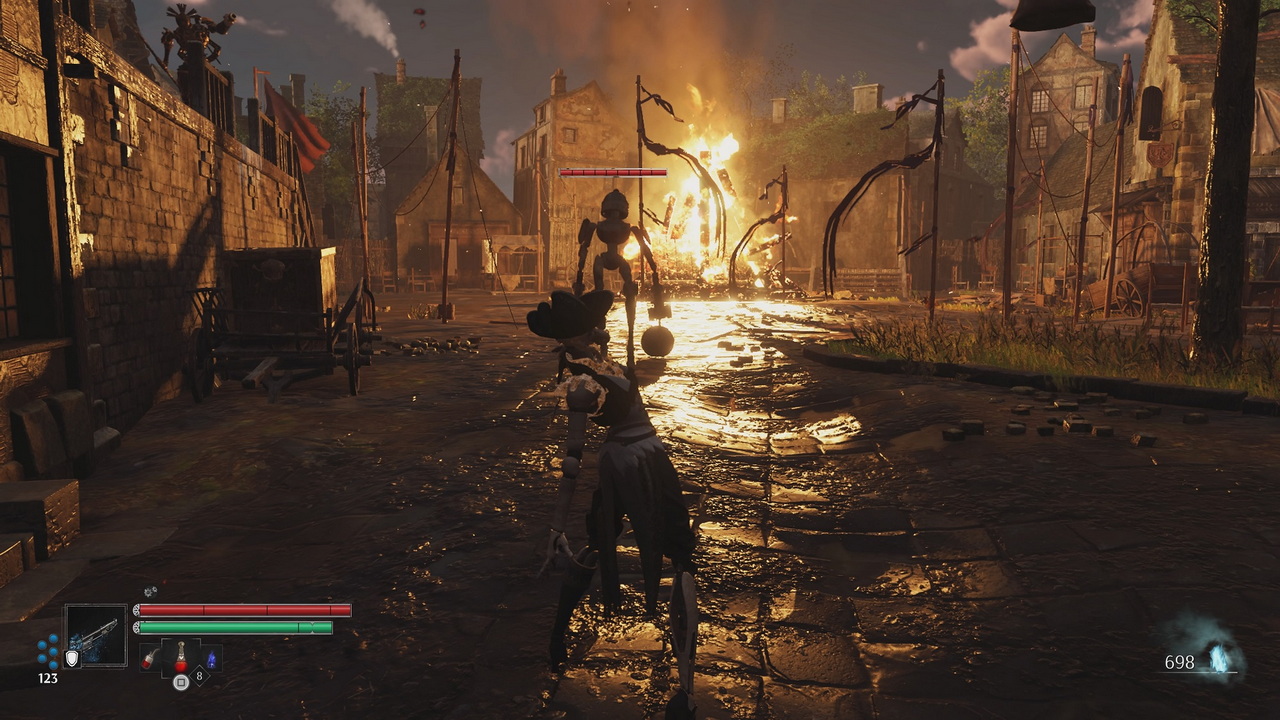The width and height of the screenshot is (1280, 720).
Task: Click the white shield icon on weapon slot
Action: click(72, 658)
